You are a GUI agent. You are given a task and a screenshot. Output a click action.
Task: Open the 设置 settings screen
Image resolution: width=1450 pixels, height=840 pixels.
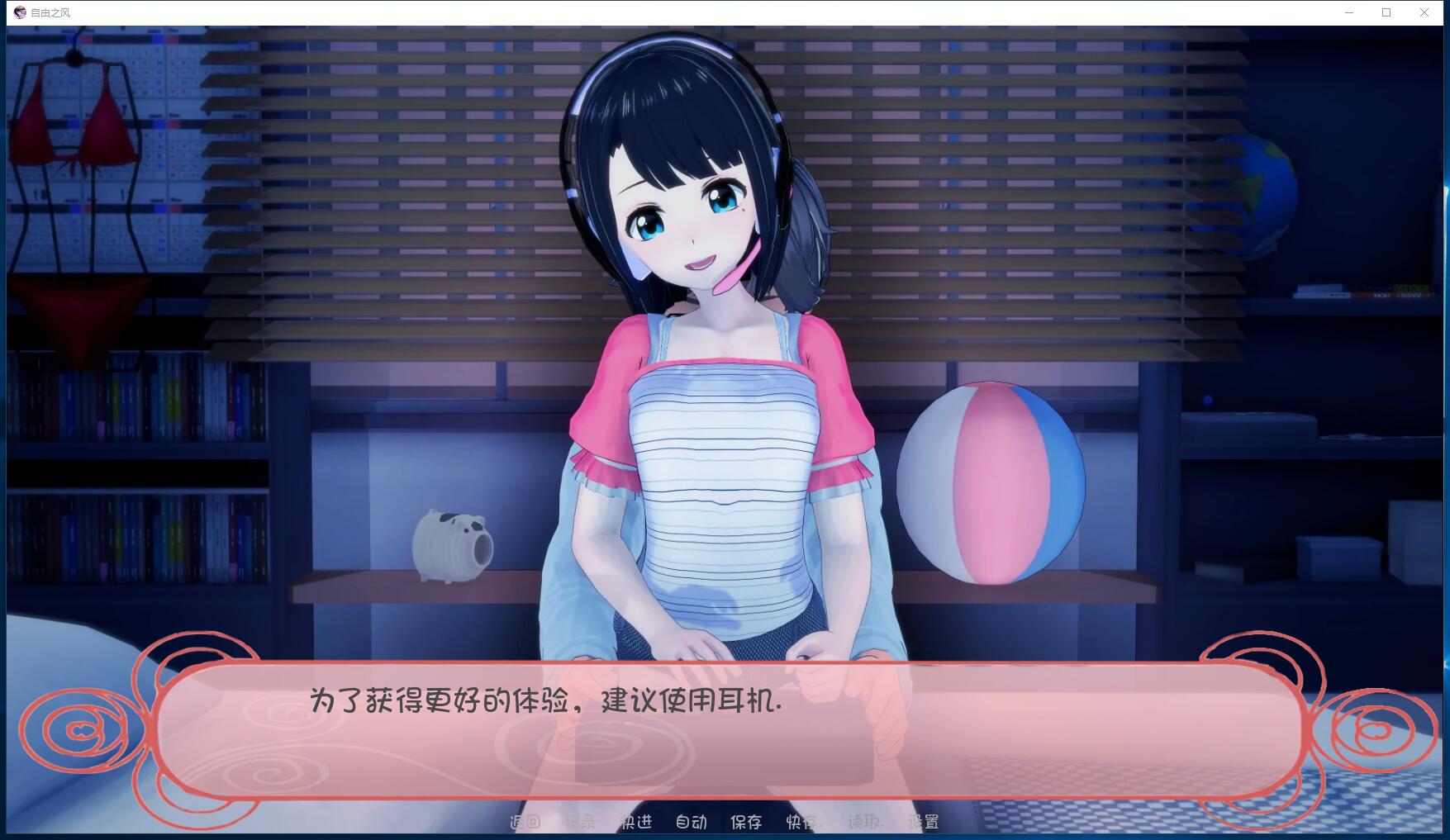click(x=924, y=822)
